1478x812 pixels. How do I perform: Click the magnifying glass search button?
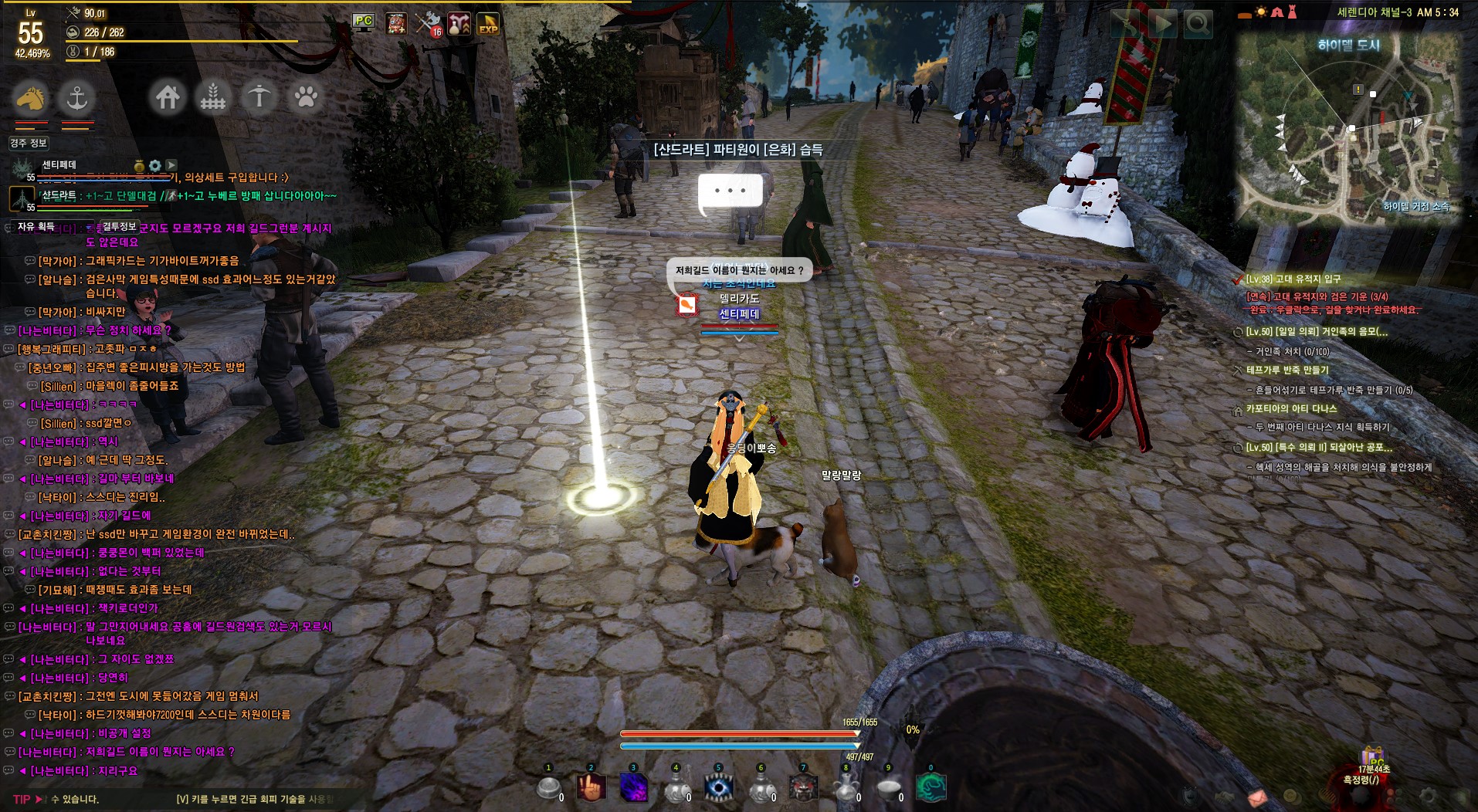pyautogui.click(x=1198, y=25)
